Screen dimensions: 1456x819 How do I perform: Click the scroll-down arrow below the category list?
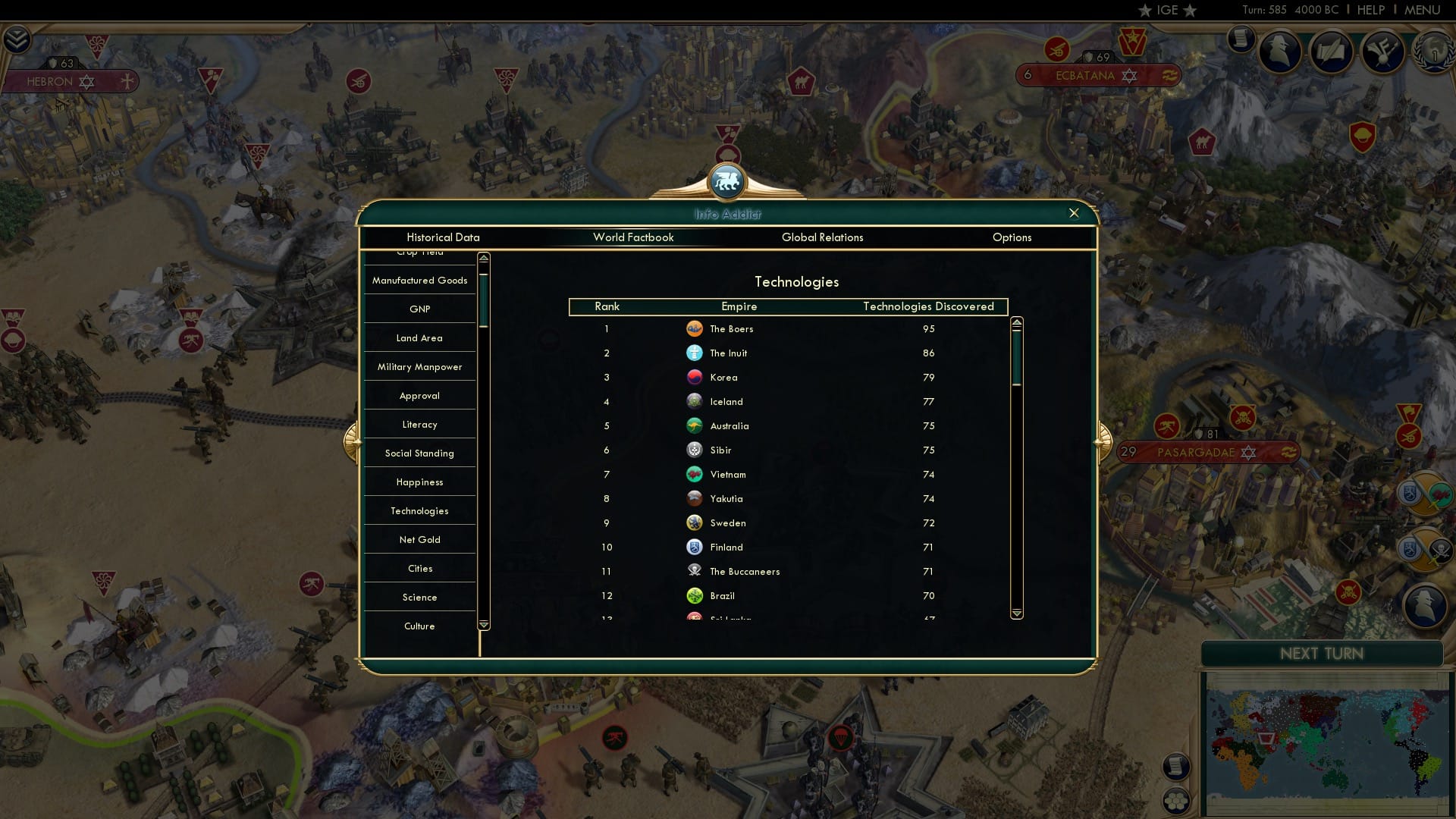click(482, 625)
